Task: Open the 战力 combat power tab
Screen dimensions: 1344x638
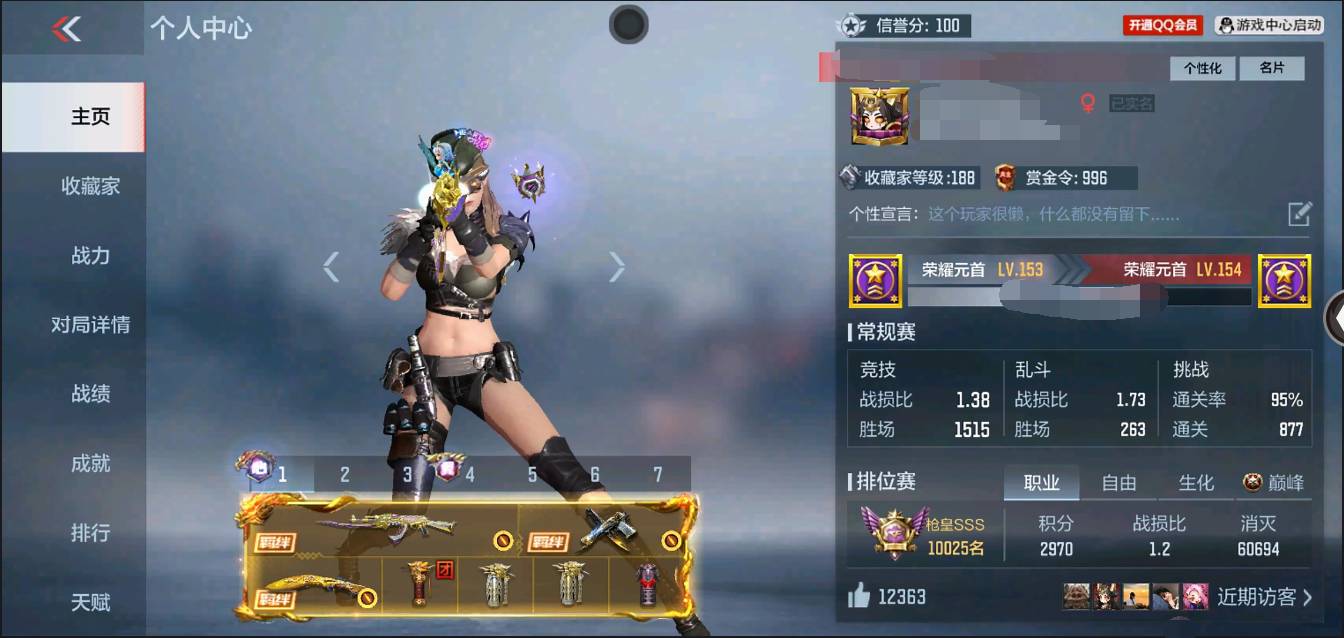Action: 90,256
